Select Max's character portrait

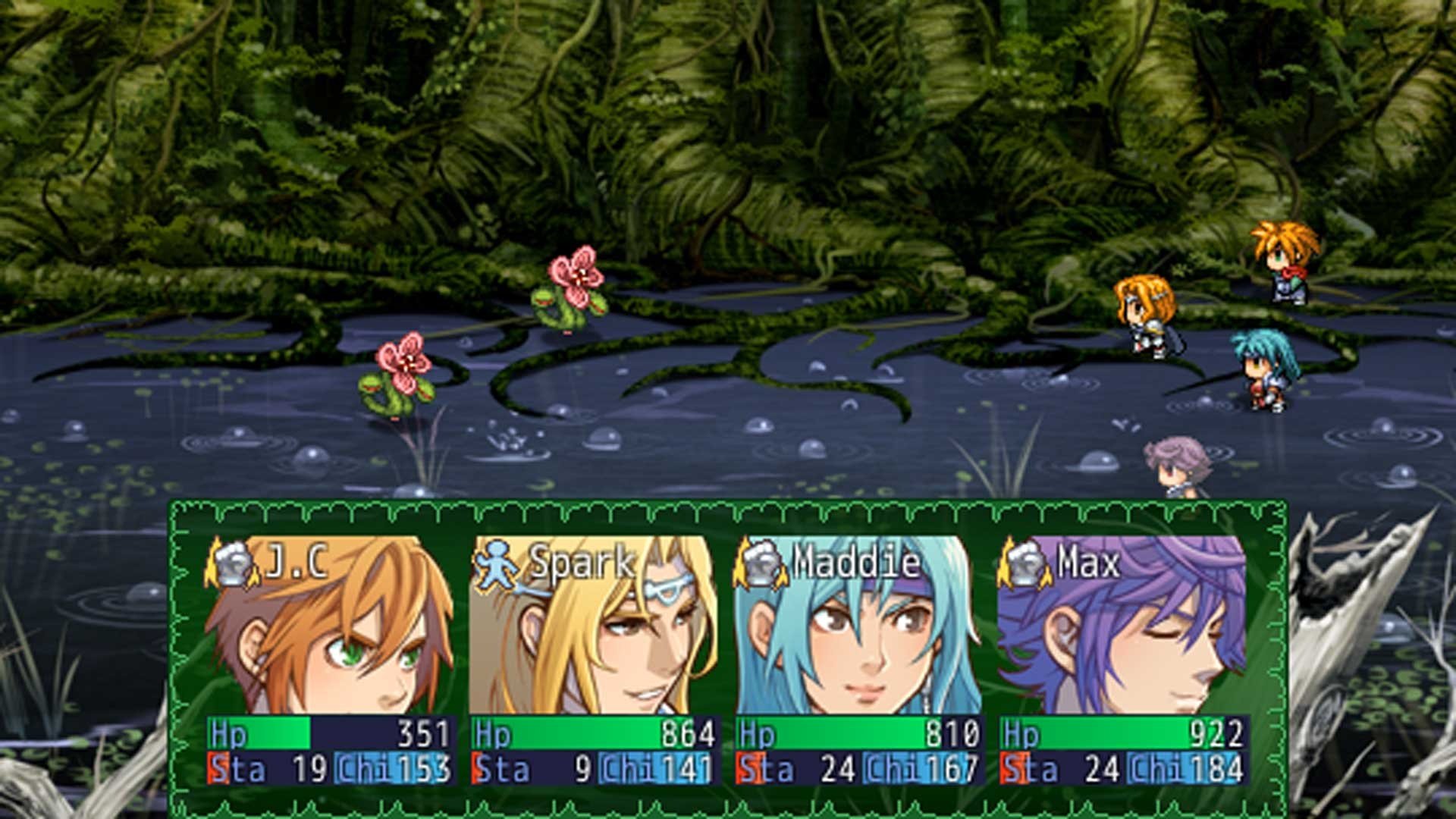pyautogui.click(x=1121, y=626)
